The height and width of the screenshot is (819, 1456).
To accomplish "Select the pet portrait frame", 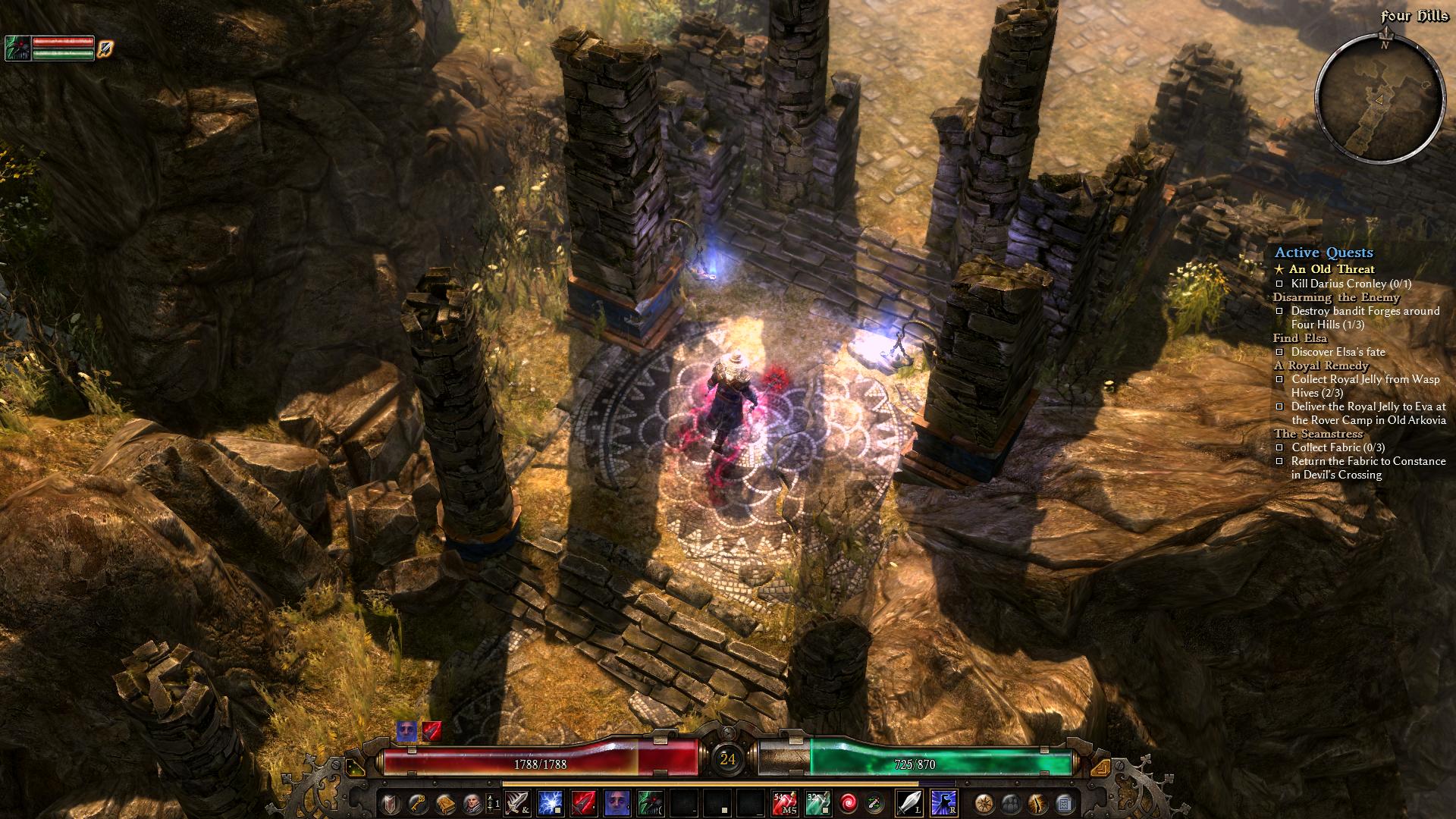I will (x=17, y=49).
